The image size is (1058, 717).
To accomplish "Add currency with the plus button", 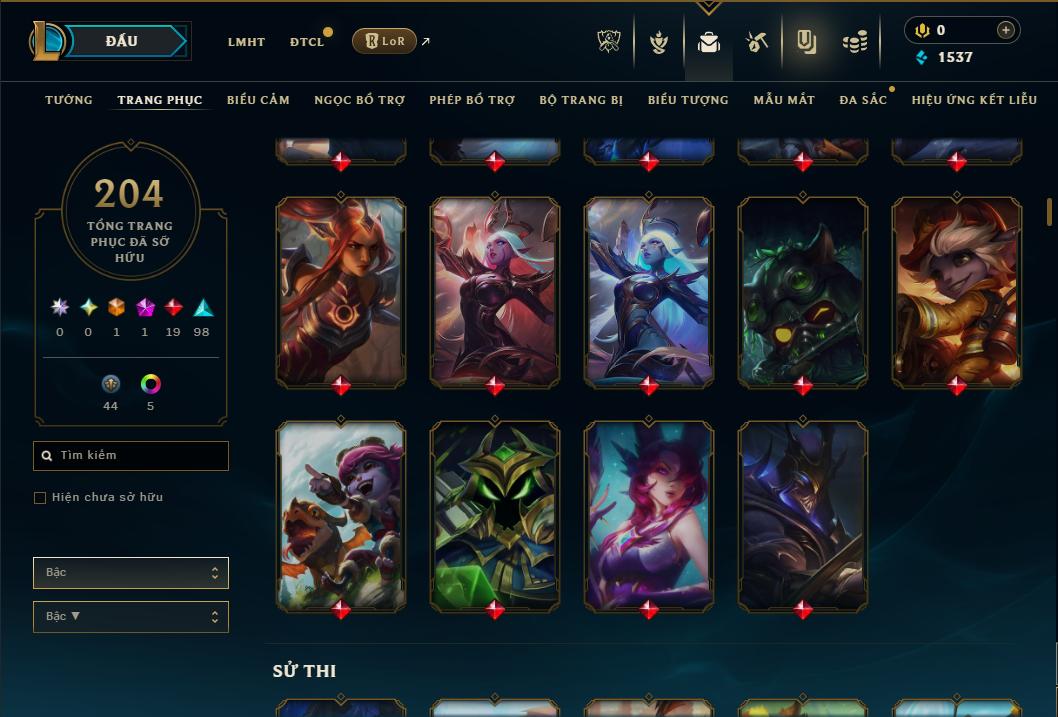I will [1005, 31].
